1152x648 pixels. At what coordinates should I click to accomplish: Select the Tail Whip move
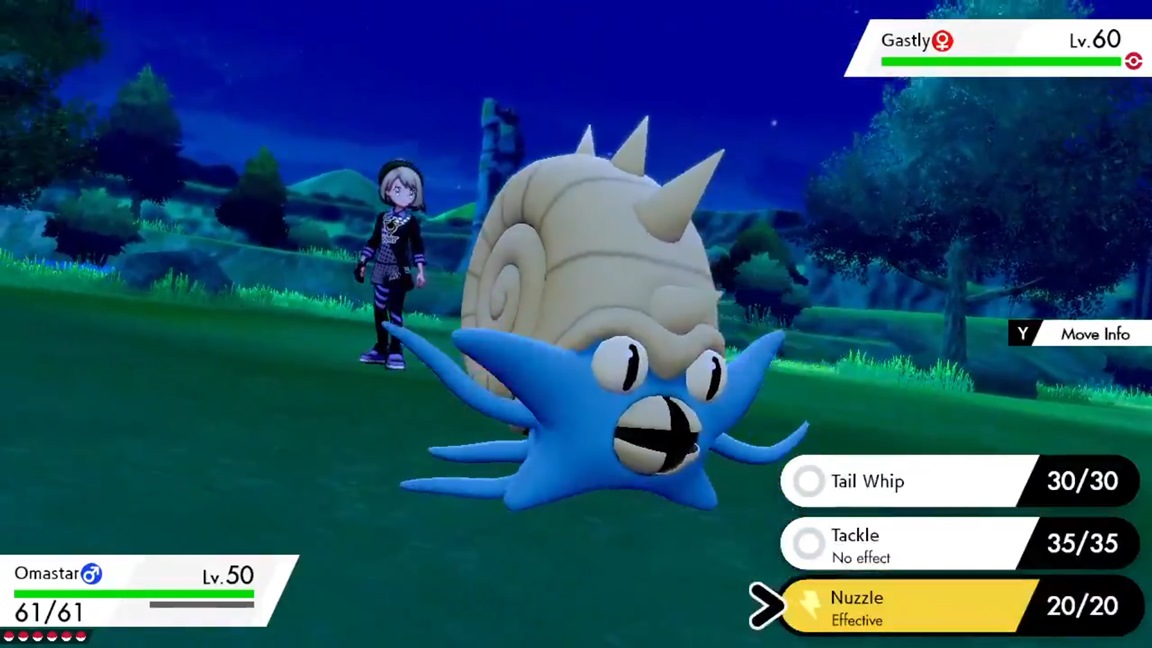point(905,482)
